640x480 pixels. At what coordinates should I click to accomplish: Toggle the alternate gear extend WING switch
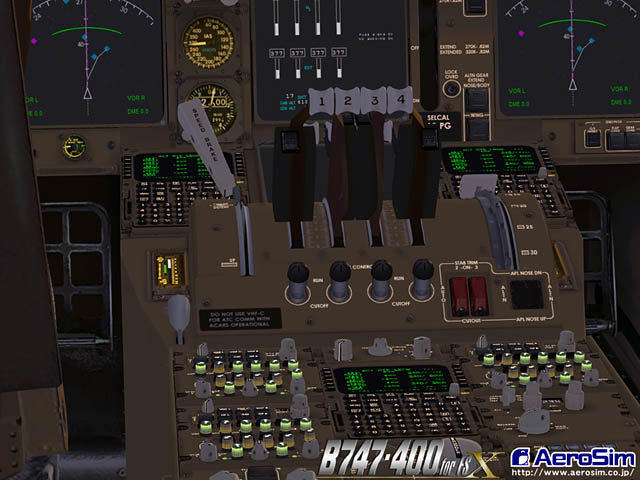point(478,127)
